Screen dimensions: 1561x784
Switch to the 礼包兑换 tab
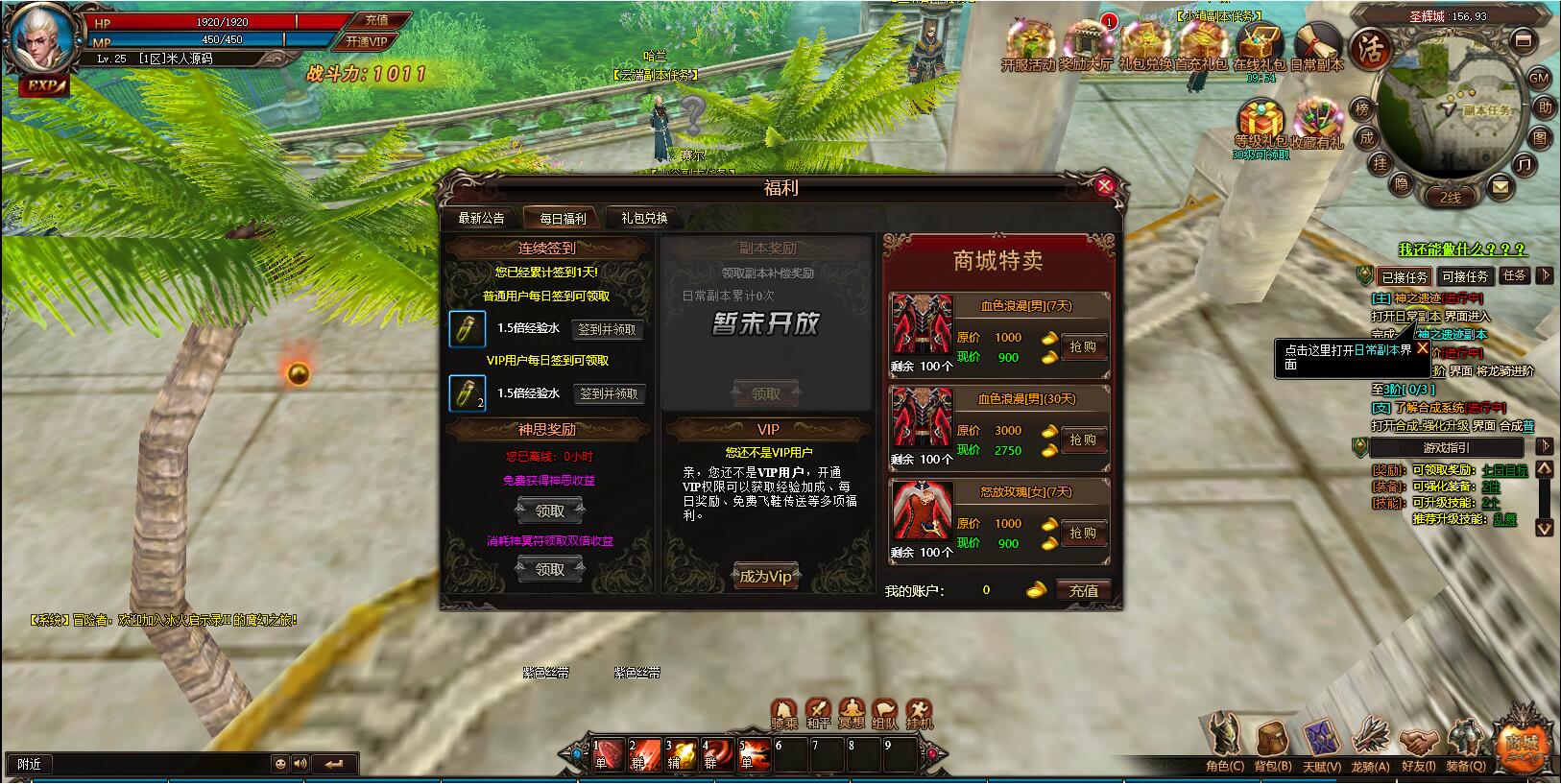pos(644,218)
